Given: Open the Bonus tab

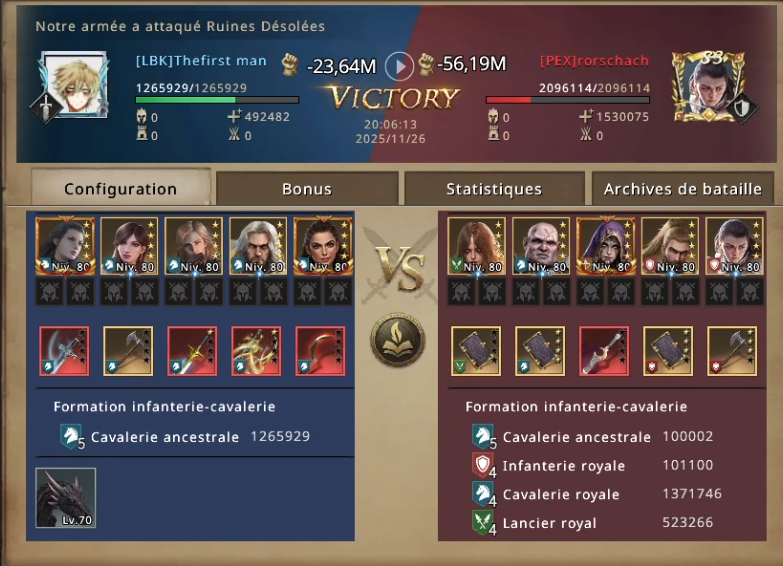Looking at the screenshot, I should [306, 188].
